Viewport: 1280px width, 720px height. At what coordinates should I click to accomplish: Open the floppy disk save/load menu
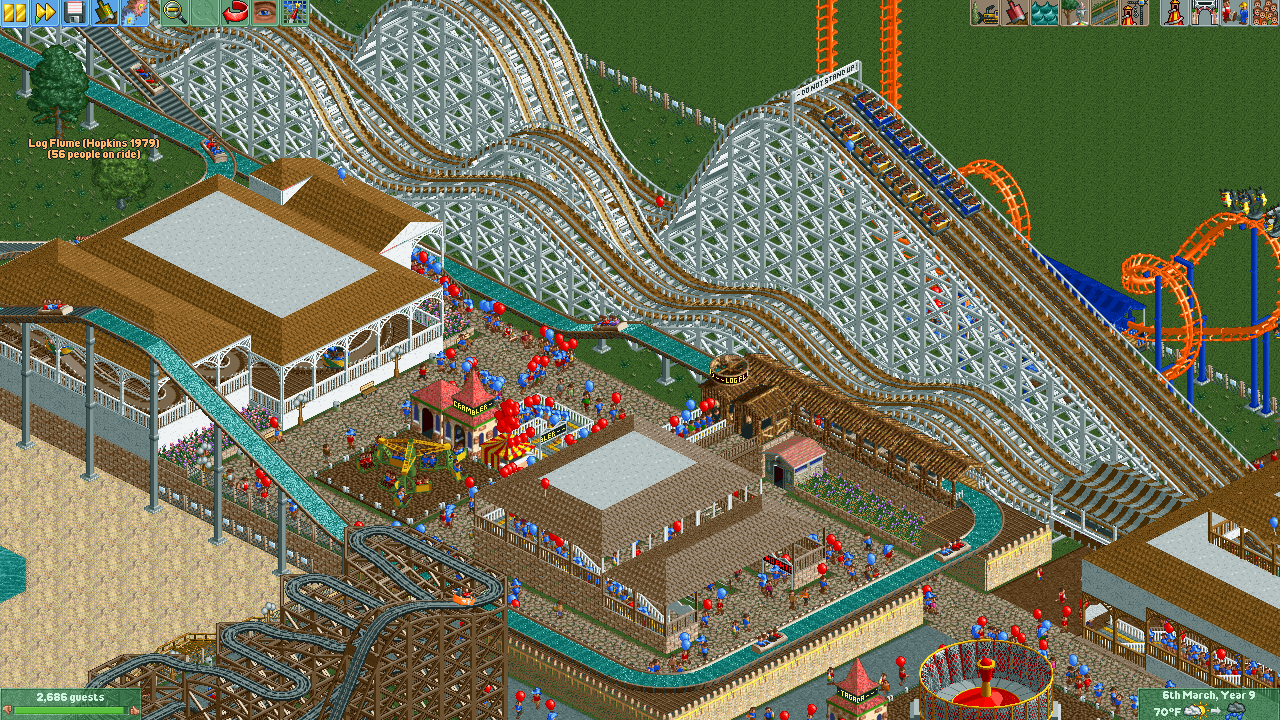(x=75, y=12)
